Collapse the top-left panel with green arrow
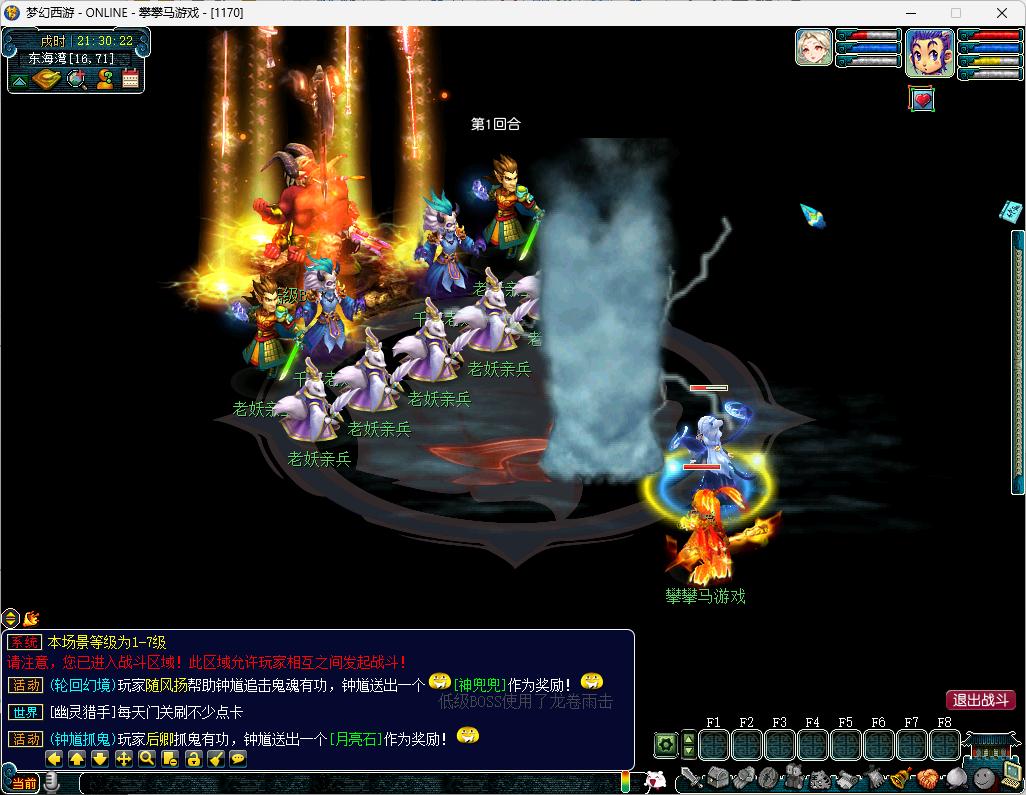 pos(19,79)
